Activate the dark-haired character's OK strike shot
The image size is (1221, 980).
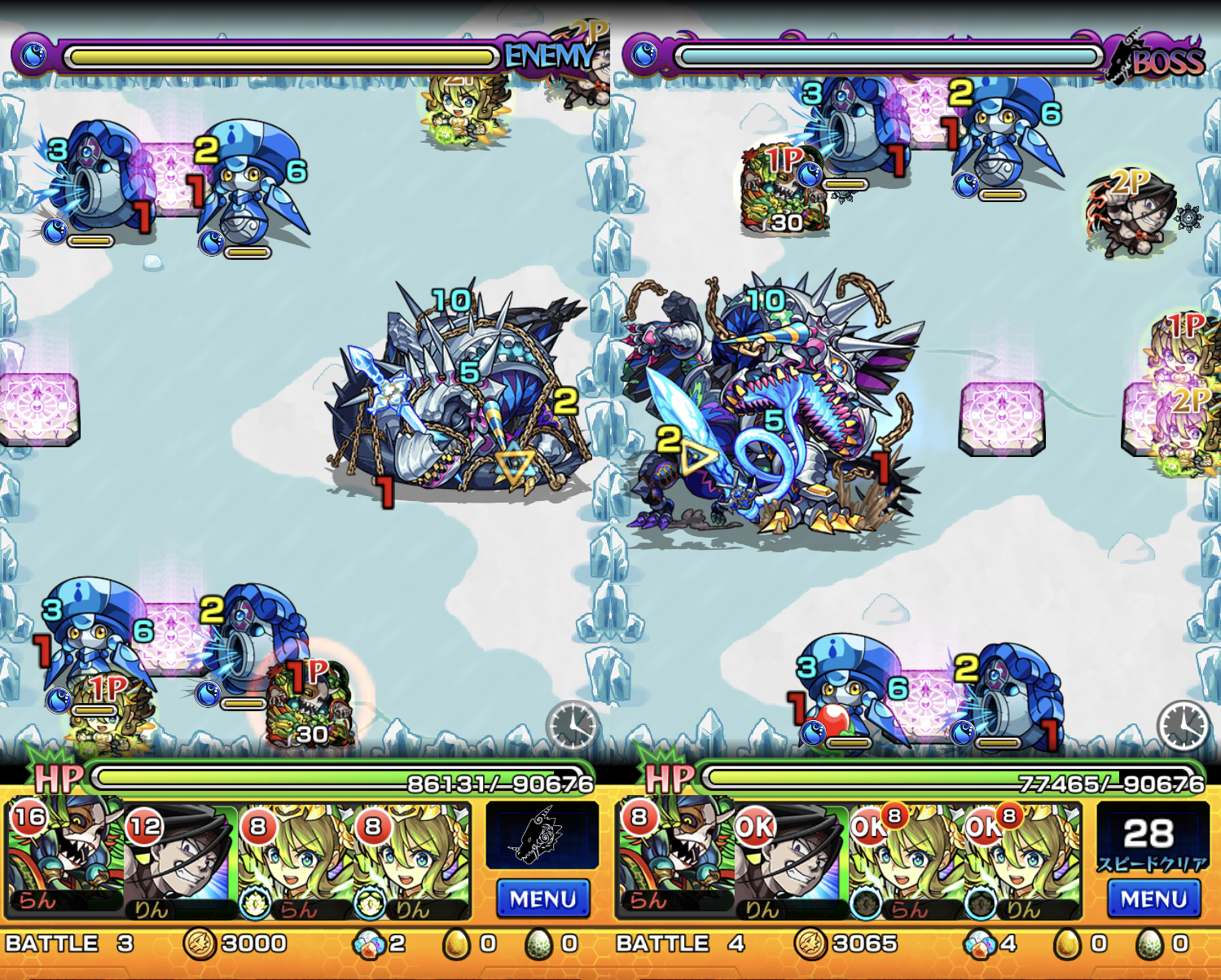point(792,859)
